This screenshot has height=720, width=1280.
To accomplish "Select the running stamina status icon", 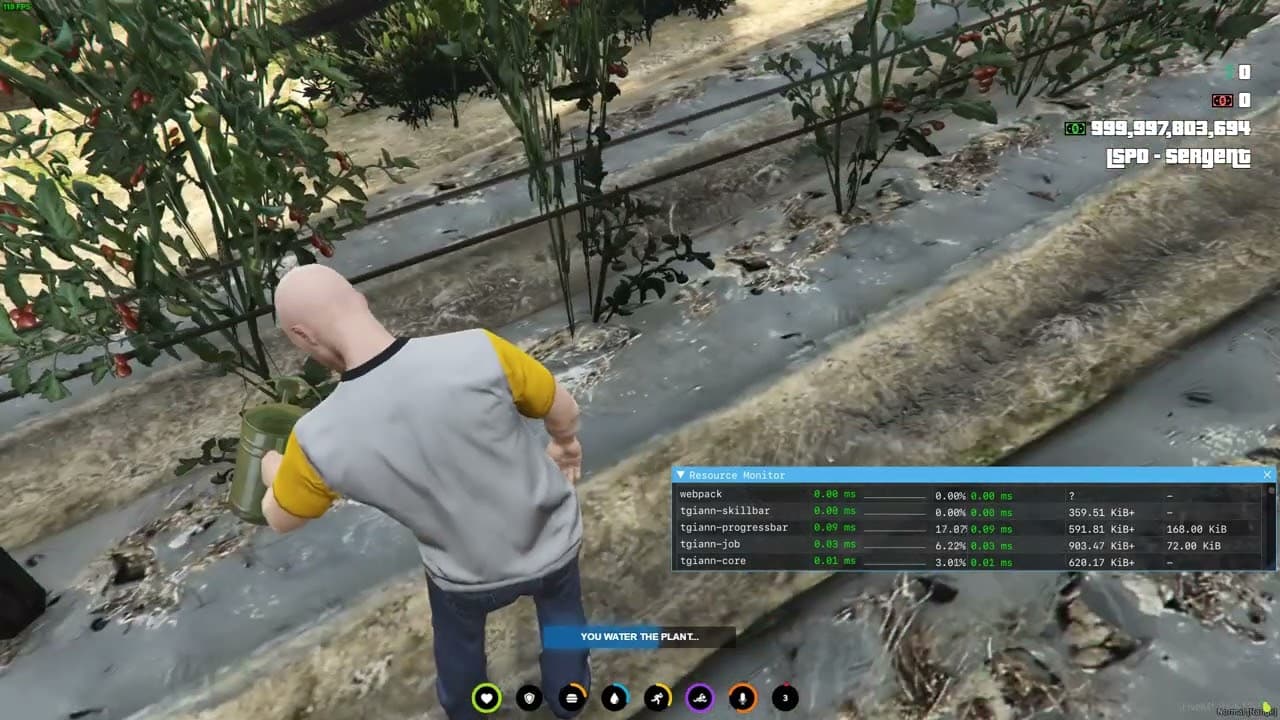I will click(x=656, y=697).
